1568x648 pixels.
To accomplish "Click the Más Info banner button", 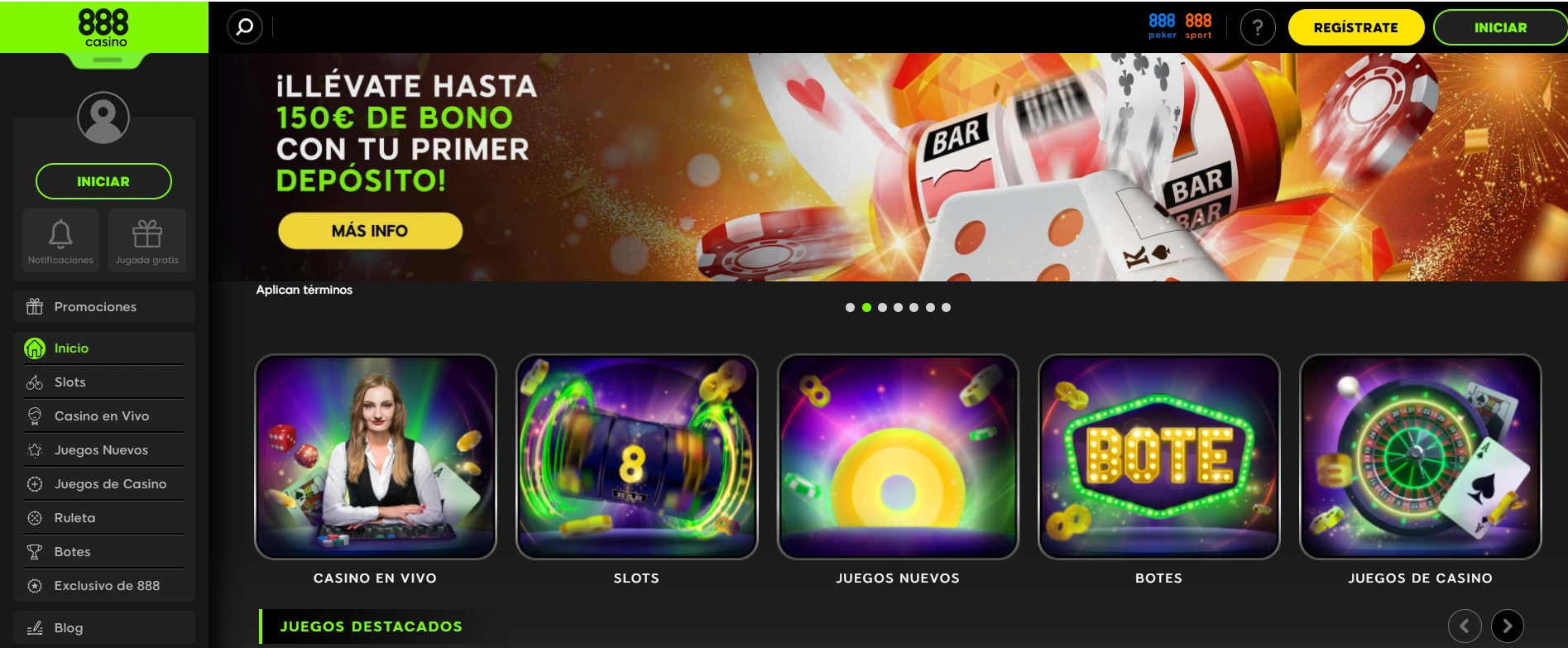I will coord(370,231).
